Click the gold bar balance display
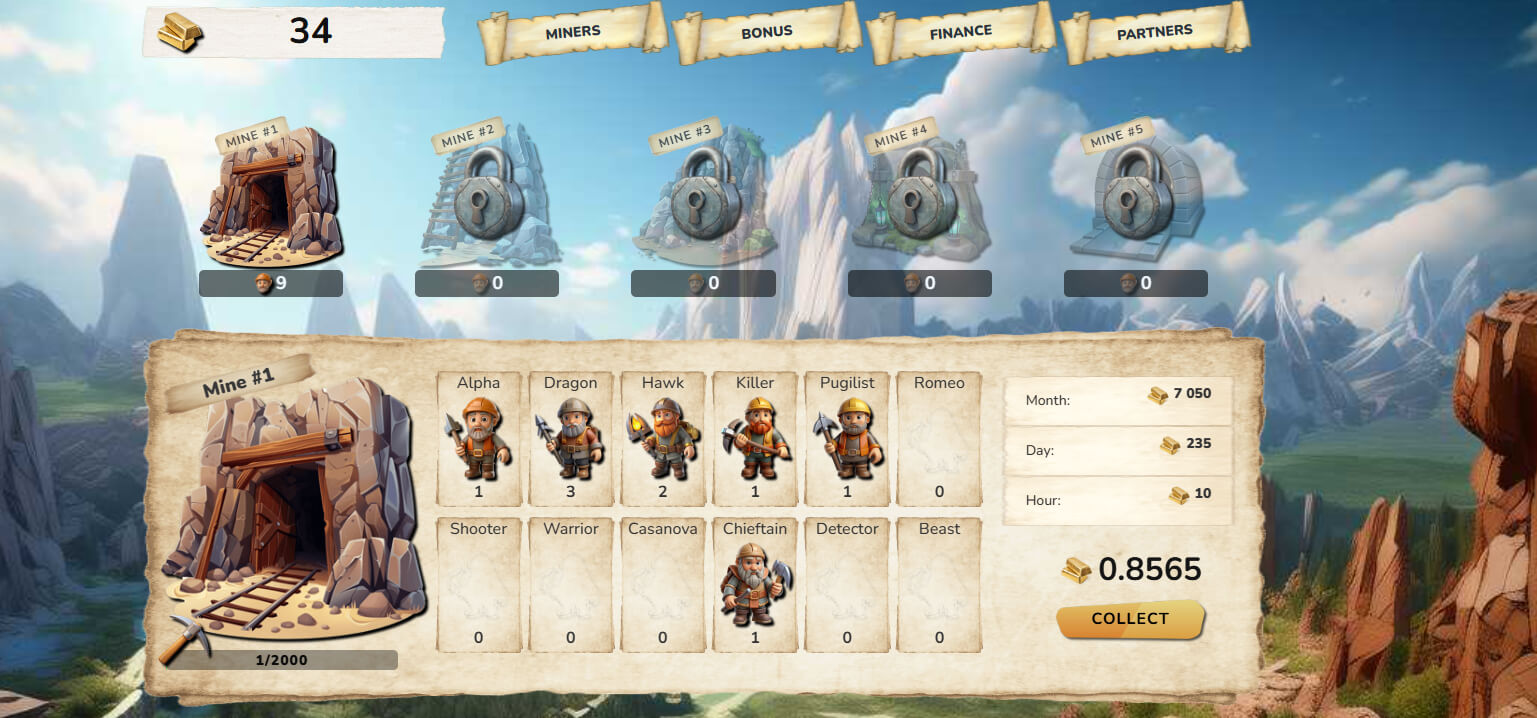Image resolution: width=1537 pixels, height=718 pixels. (x=293, y=32)
